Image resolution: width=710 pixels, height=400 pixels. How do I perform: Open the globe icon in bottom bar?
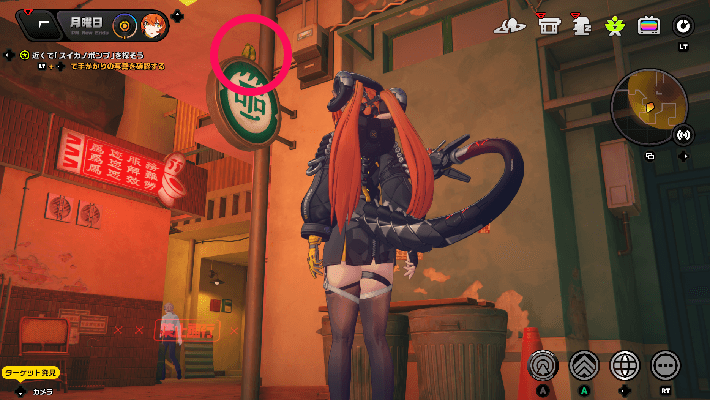(625, 365)
